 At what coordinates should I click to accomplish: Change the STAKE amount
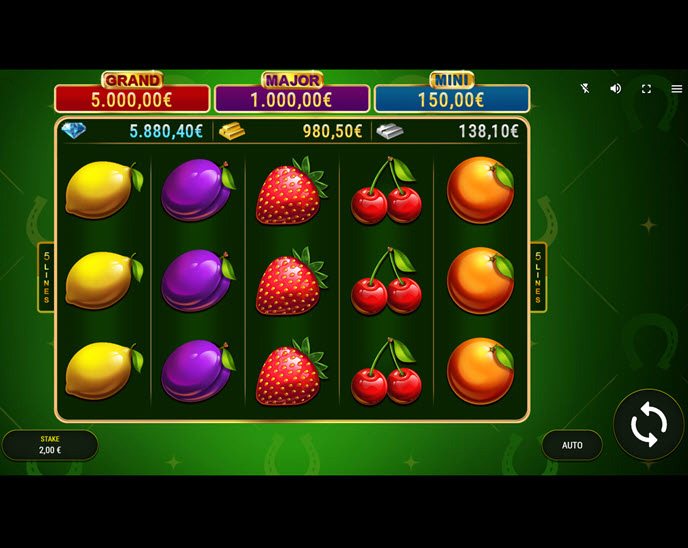pos(50,445)
